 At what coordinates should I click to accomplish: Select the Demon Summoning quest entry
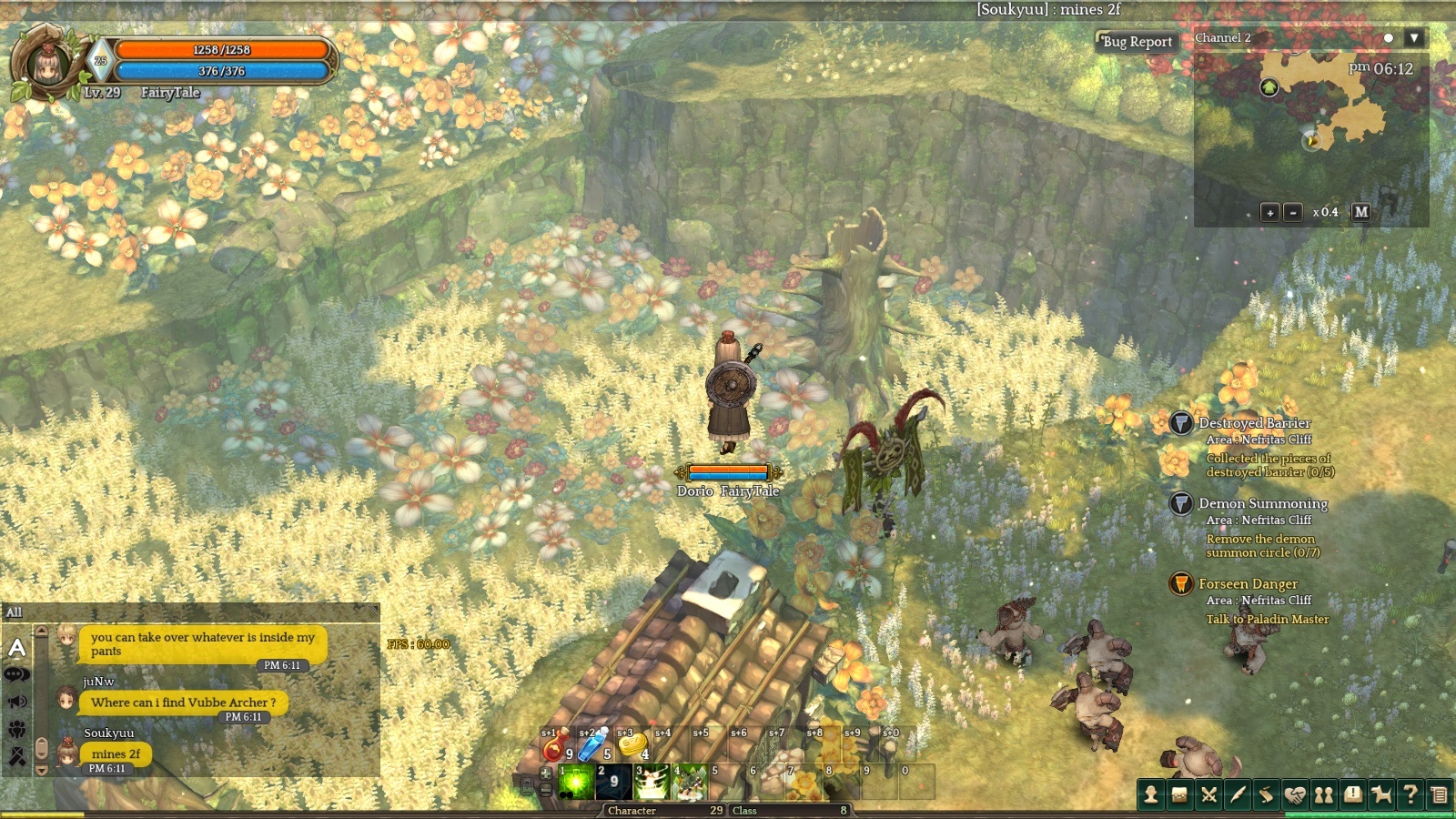pos(1262,503)
